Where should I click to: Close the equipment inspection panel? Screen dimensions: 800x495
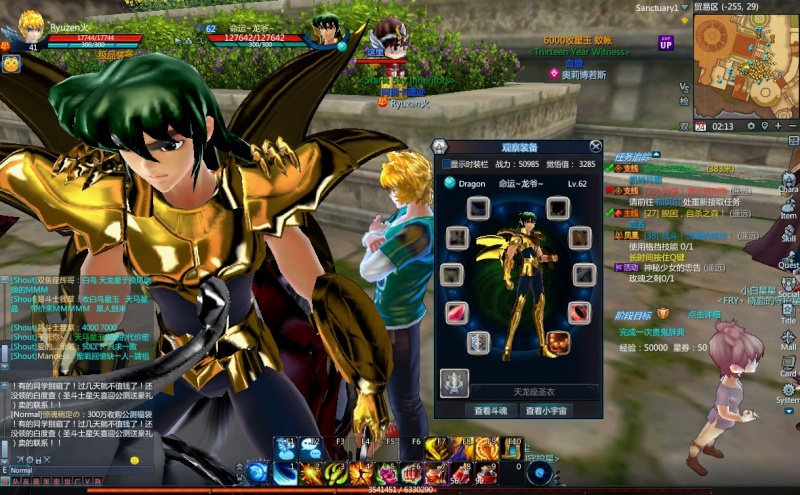click(595, 146)
